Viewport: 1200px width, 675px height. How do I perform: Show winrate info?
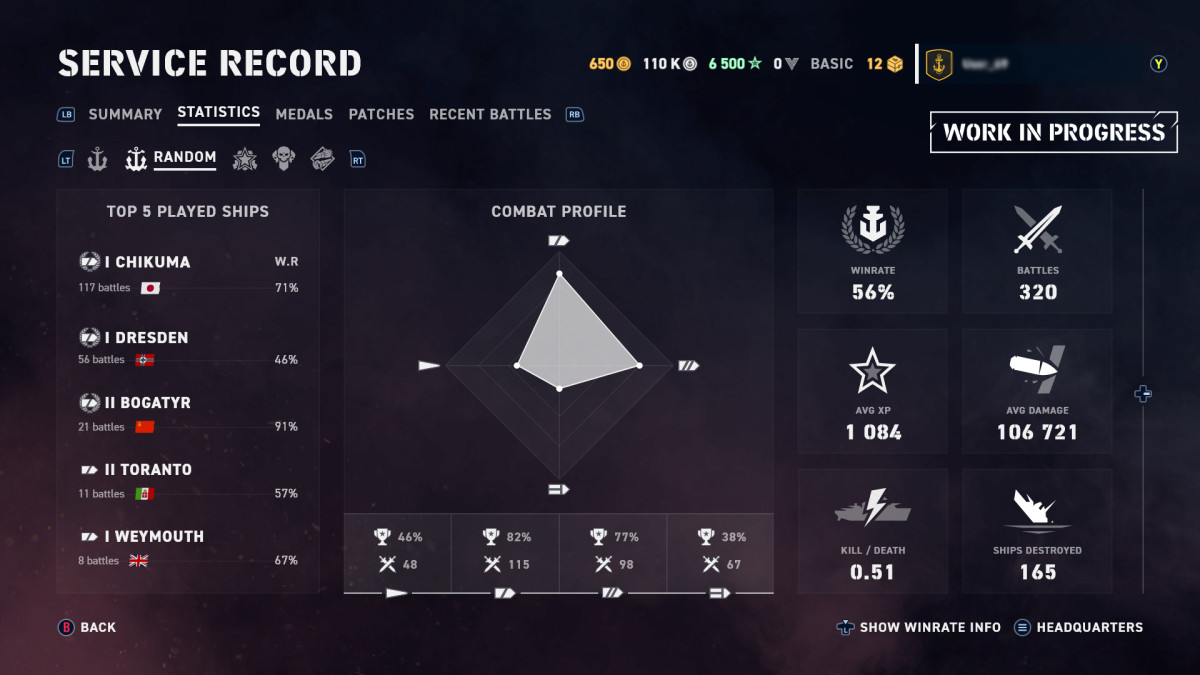pos(919,628)
